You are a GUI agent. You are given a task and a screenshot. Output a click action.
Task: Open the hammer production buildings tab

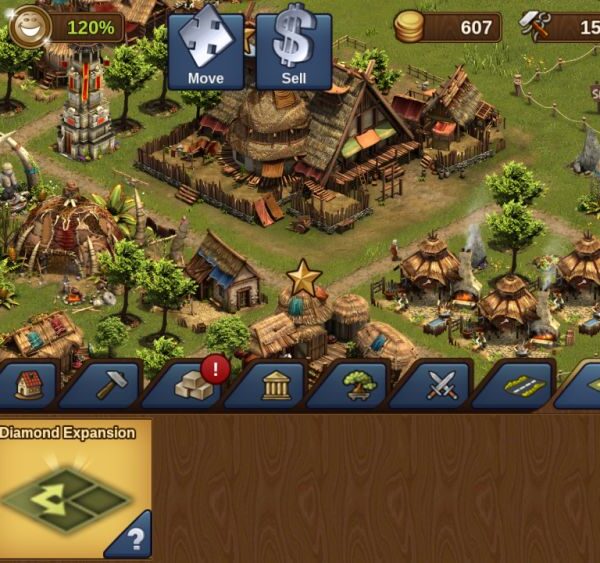point(110,385)
